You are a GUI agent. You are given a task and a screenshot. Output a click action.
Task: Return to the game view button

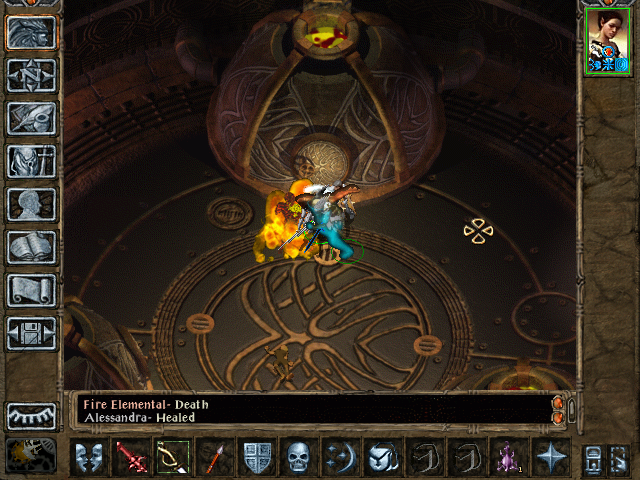point(31,33)
